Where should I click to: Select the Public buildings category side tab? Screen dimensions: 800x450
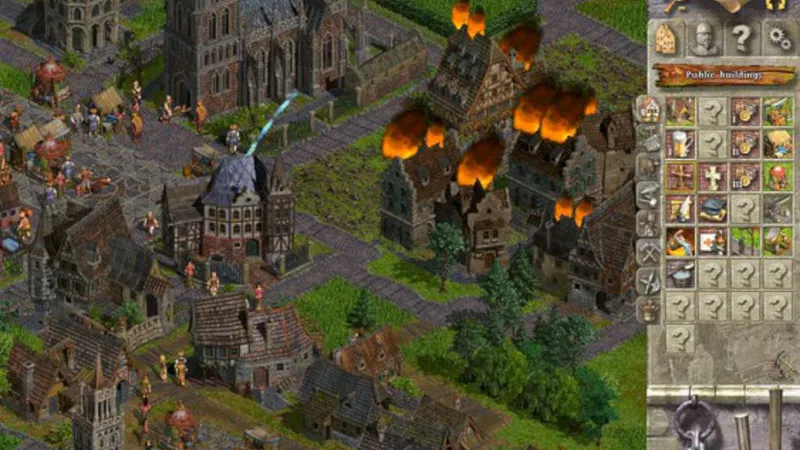648,108
